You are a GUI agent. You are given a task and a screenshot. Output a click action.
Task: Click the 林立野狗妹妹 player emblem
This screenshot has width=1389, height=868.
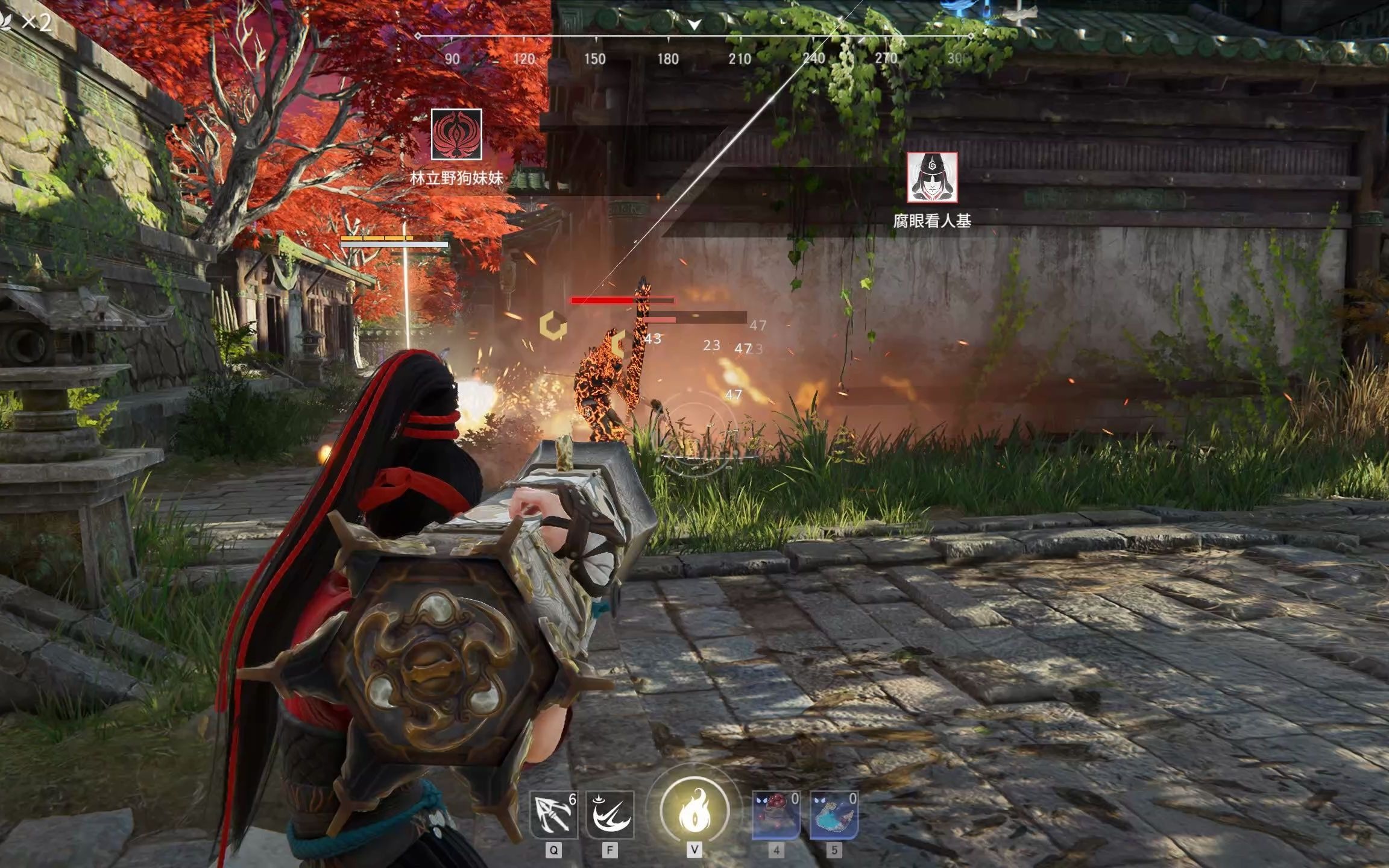(x=456, y=134)
